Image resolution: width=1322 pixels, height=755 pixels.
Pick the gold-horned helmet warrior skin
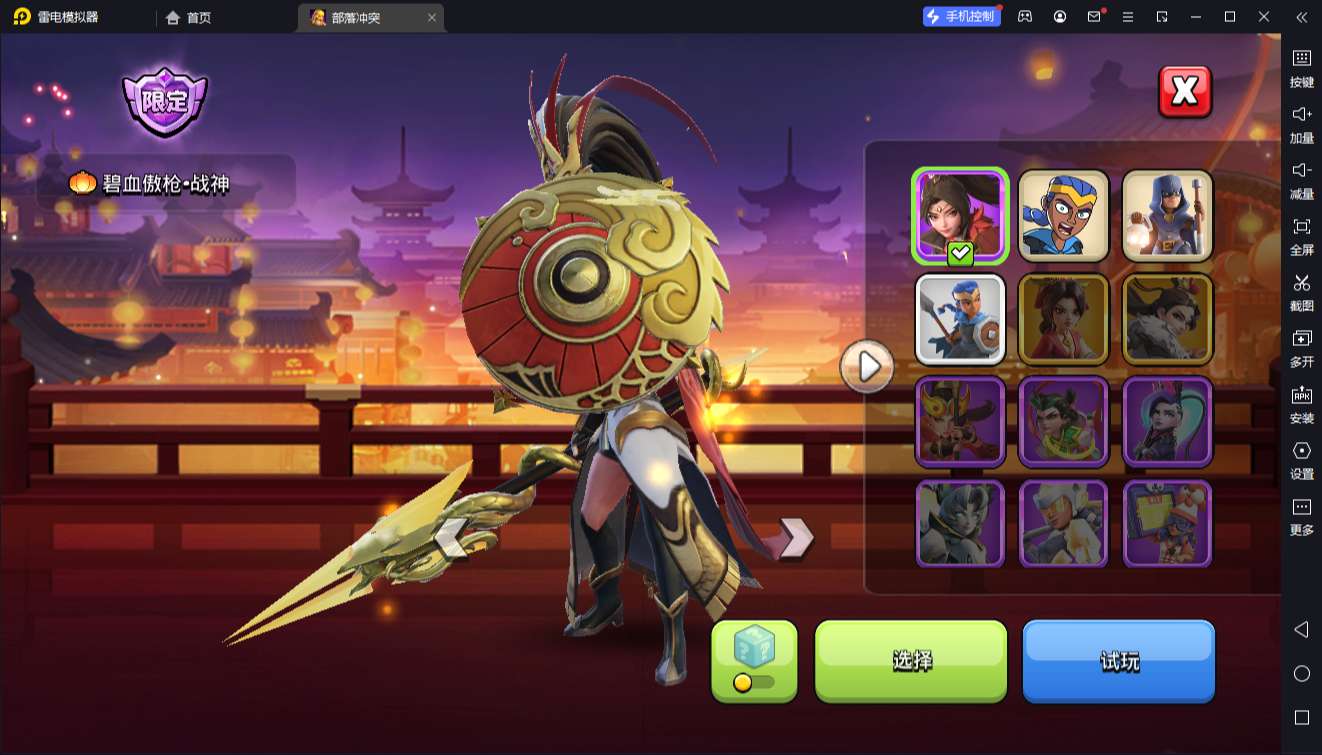click(960, 421)
